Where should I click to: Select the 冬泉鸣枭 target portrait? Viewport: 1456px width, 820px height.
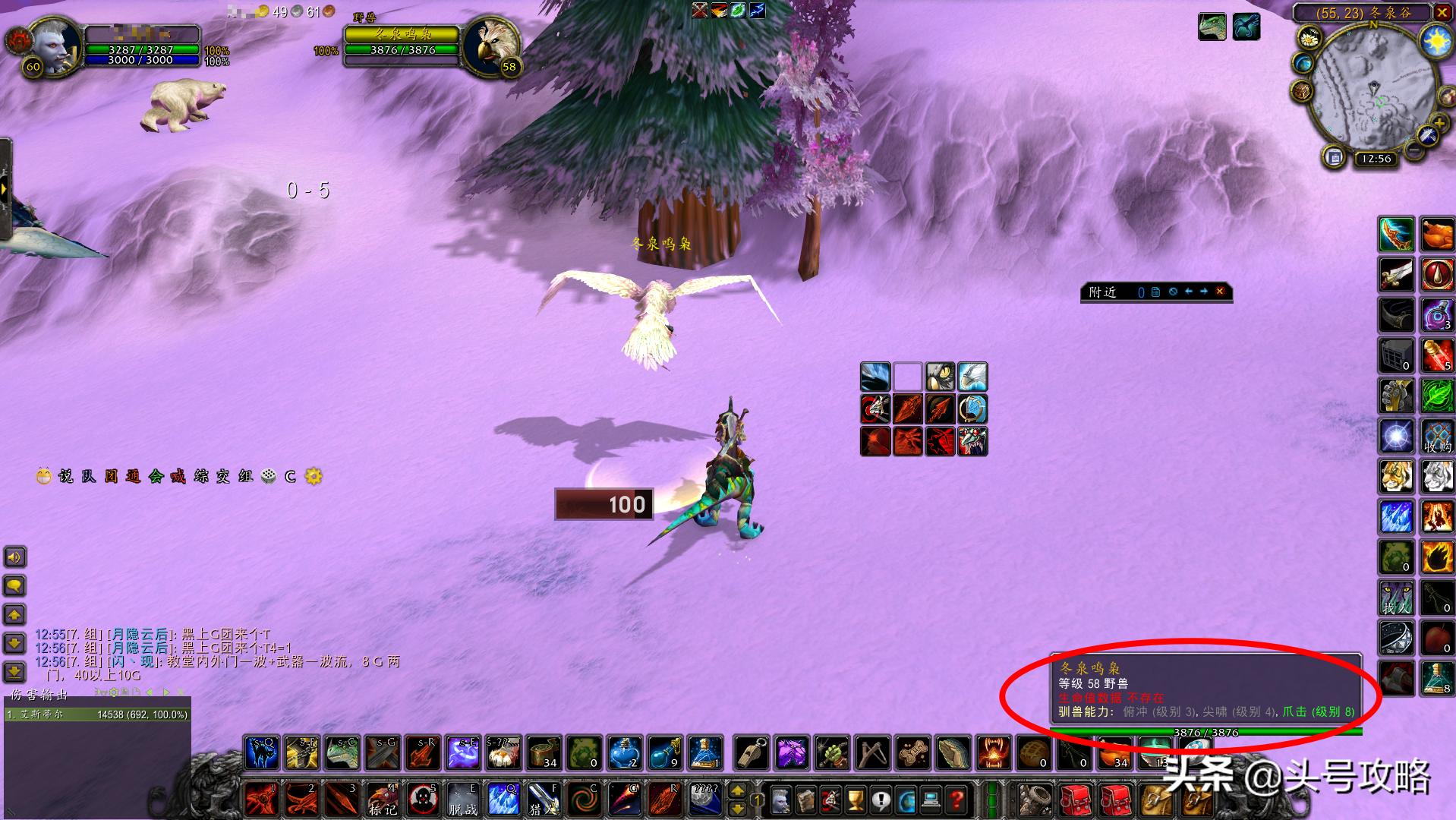(x=491, y=48)
